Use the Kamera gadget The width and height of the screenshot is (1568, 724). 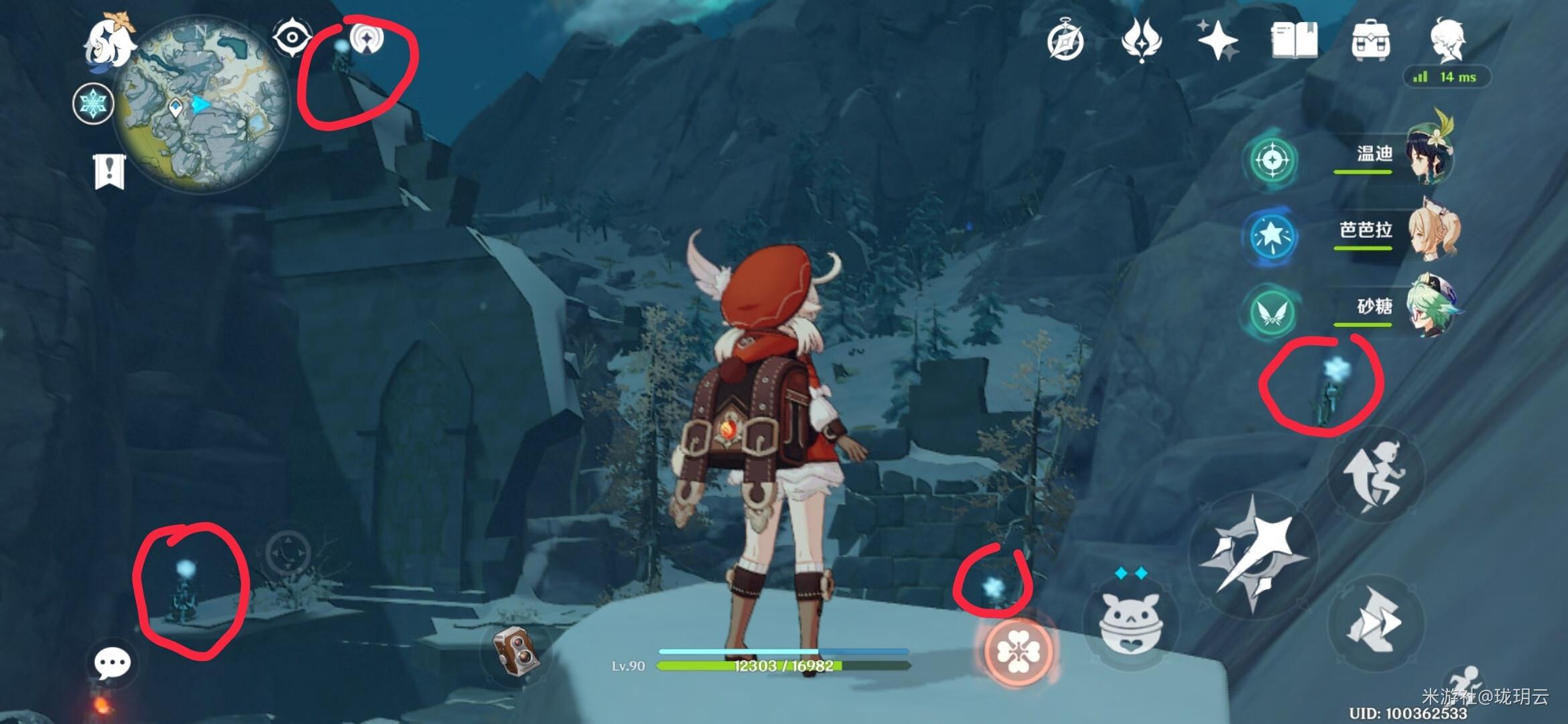click(515, 650)
